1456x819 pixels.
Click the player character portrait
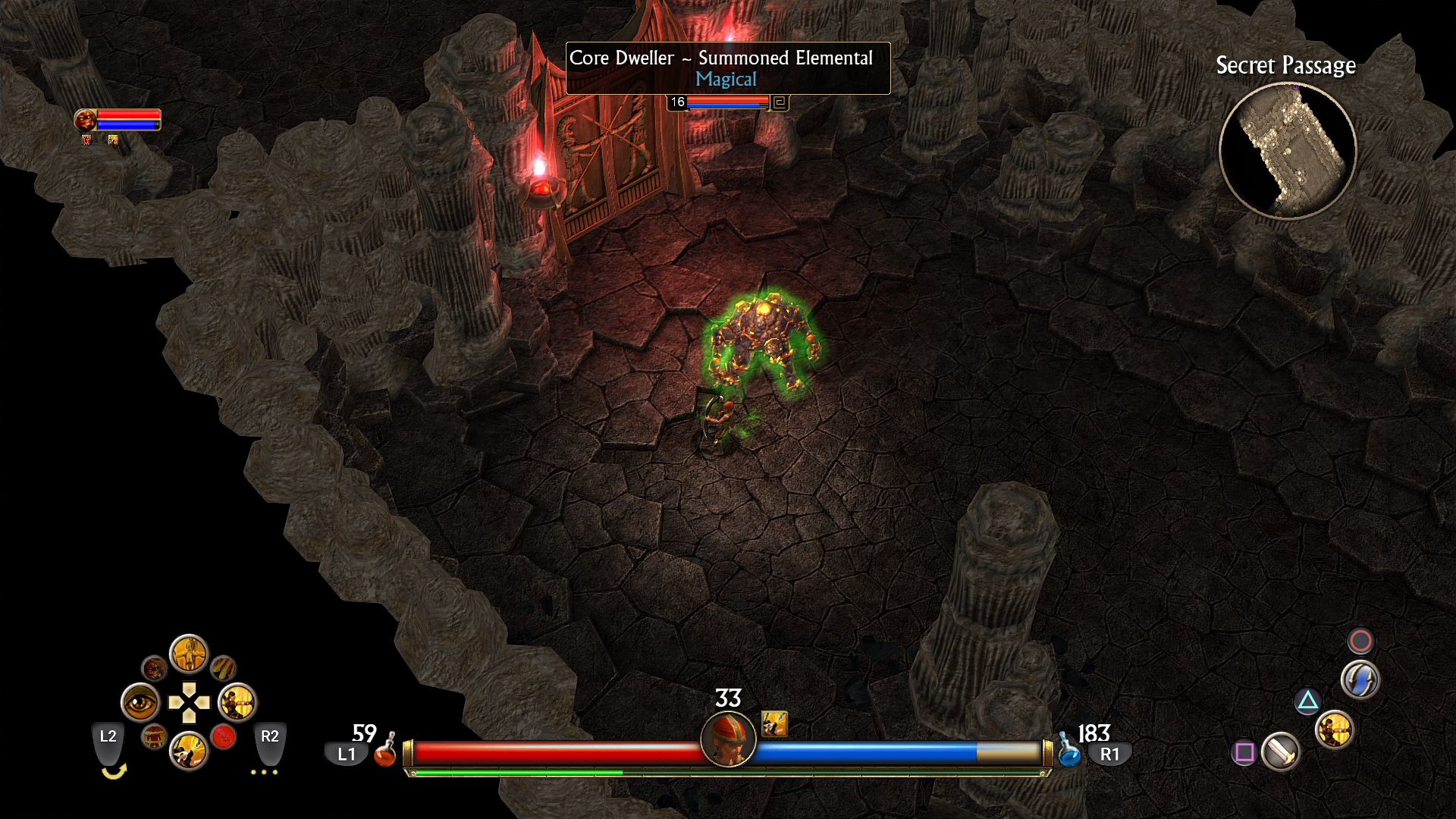coord(728,739)
